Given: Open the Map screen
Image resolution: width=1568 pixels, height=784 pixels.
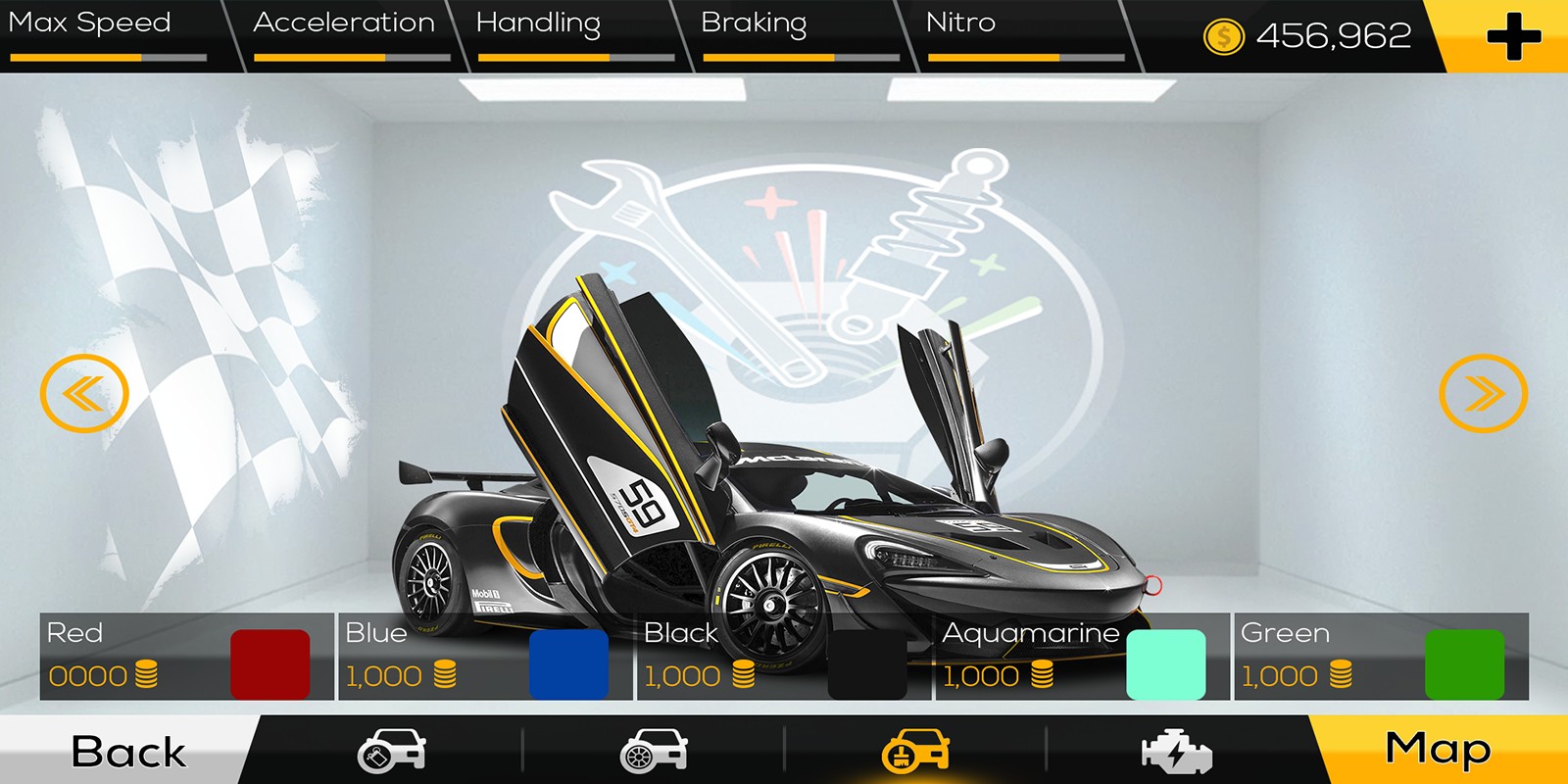Looking at the screenshot, I should tap(1438, 750).
